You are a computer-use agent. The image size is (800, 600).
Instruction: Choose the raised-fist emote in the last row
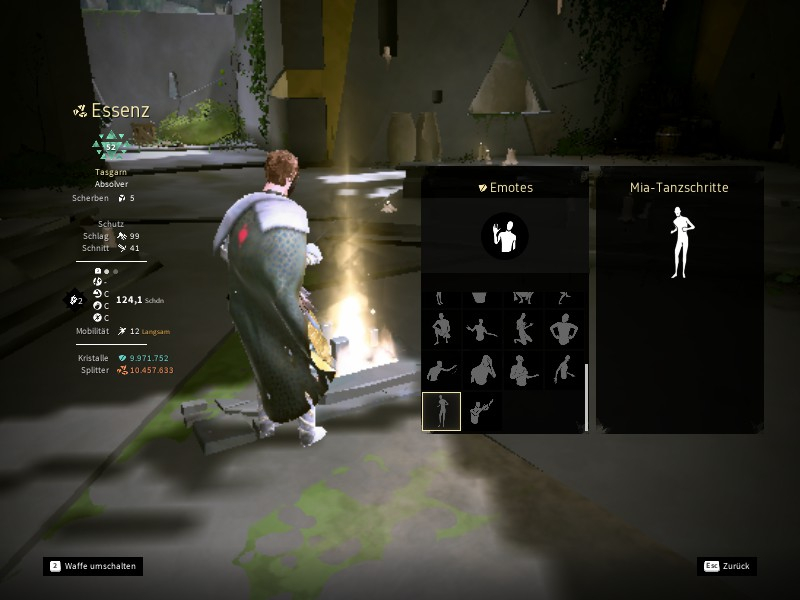[482, 411]
